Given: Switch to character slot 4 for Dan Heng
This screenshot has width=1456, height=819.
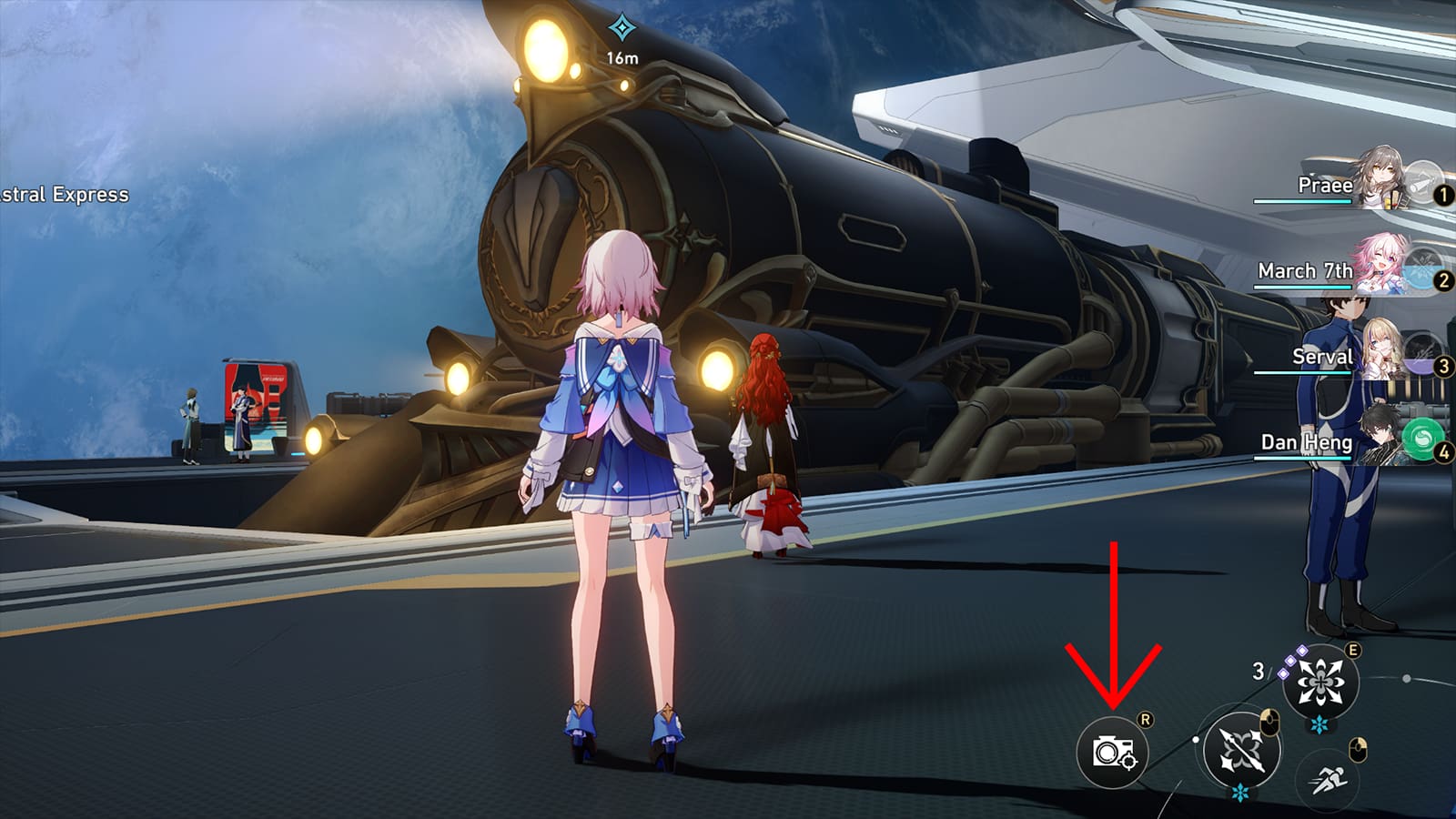Looking at the screenshot, I should coord(1442,450).
